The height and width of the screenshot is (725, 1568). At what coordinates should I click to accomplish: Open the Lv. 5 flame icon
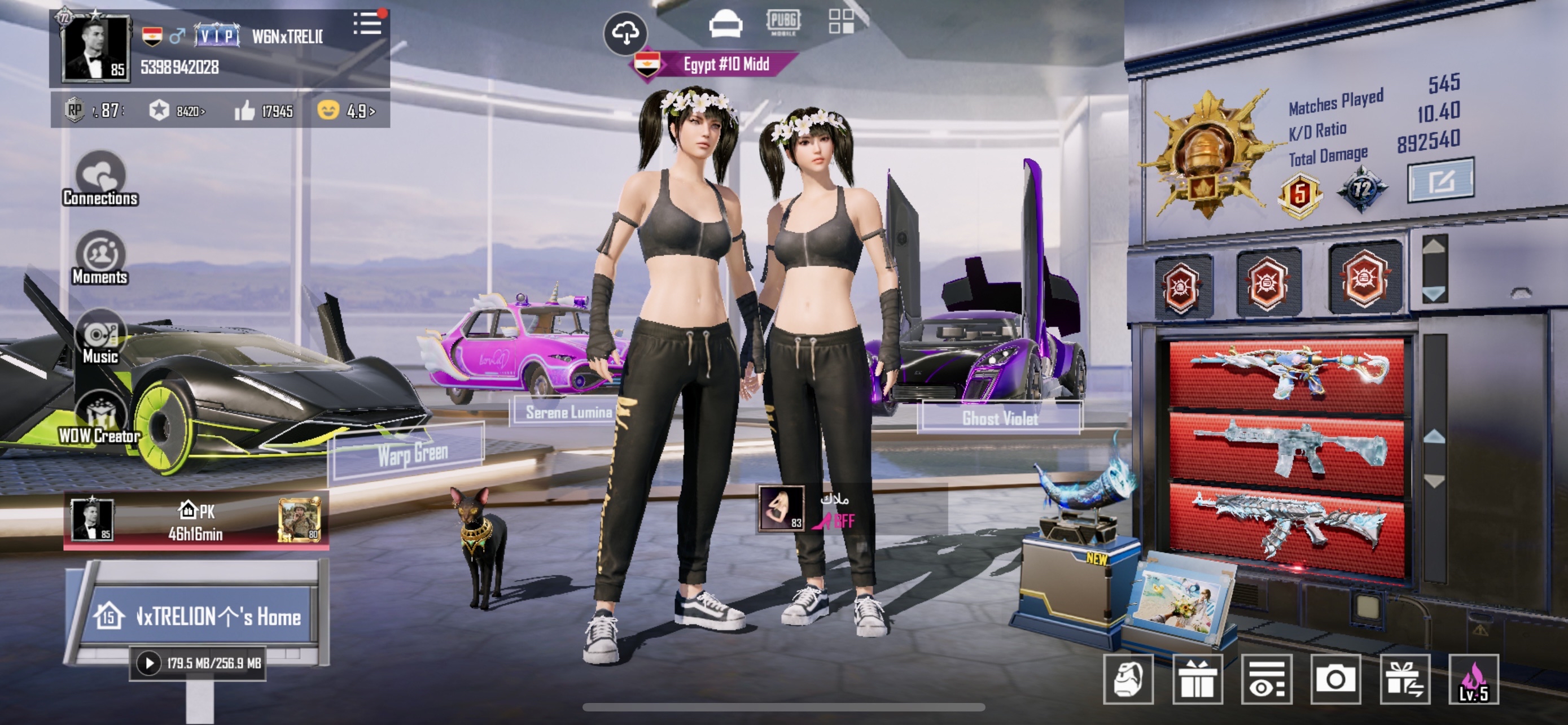point(1473,679)
